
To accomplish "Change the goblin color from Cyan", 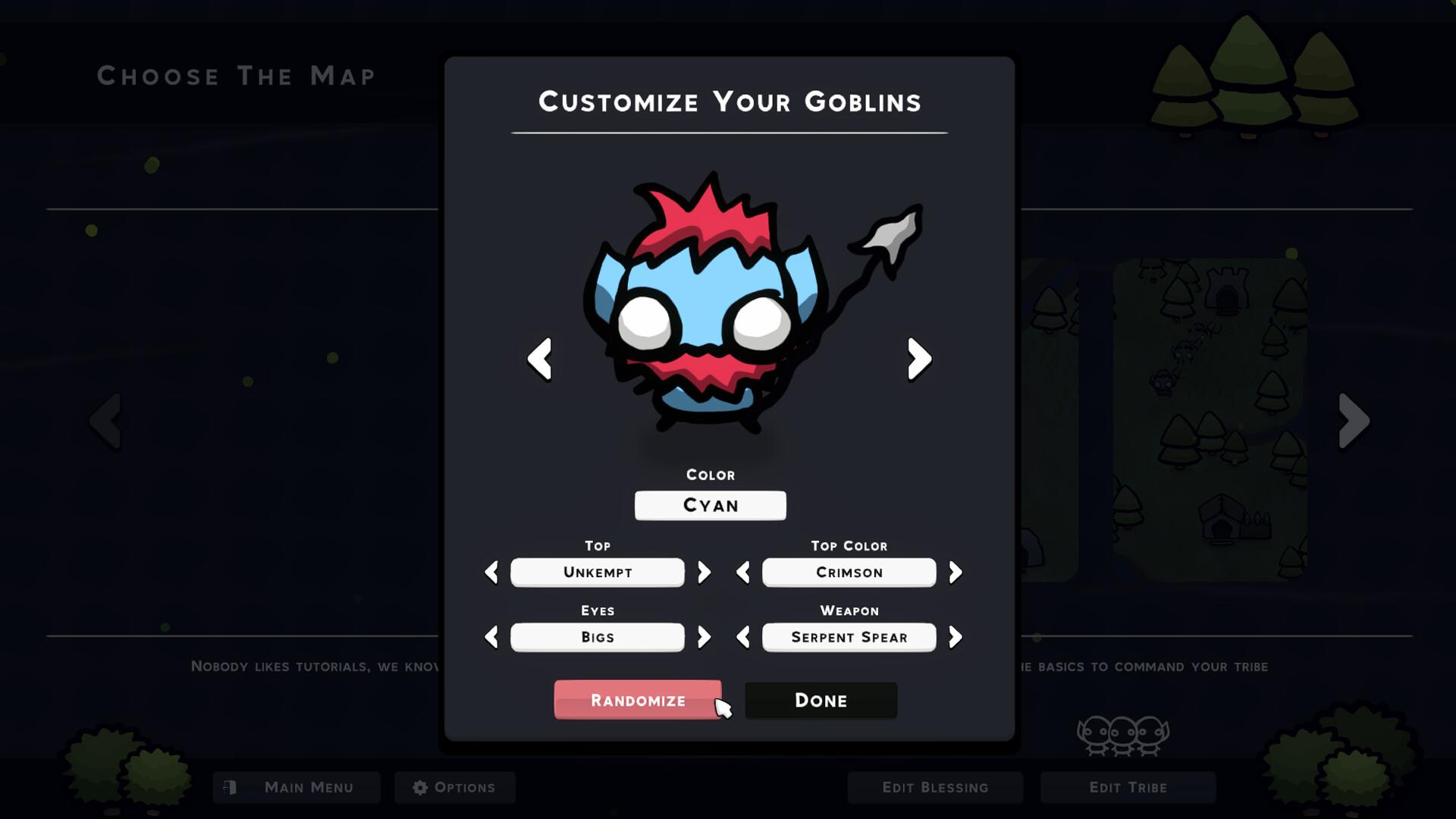I will pos(711,505).
